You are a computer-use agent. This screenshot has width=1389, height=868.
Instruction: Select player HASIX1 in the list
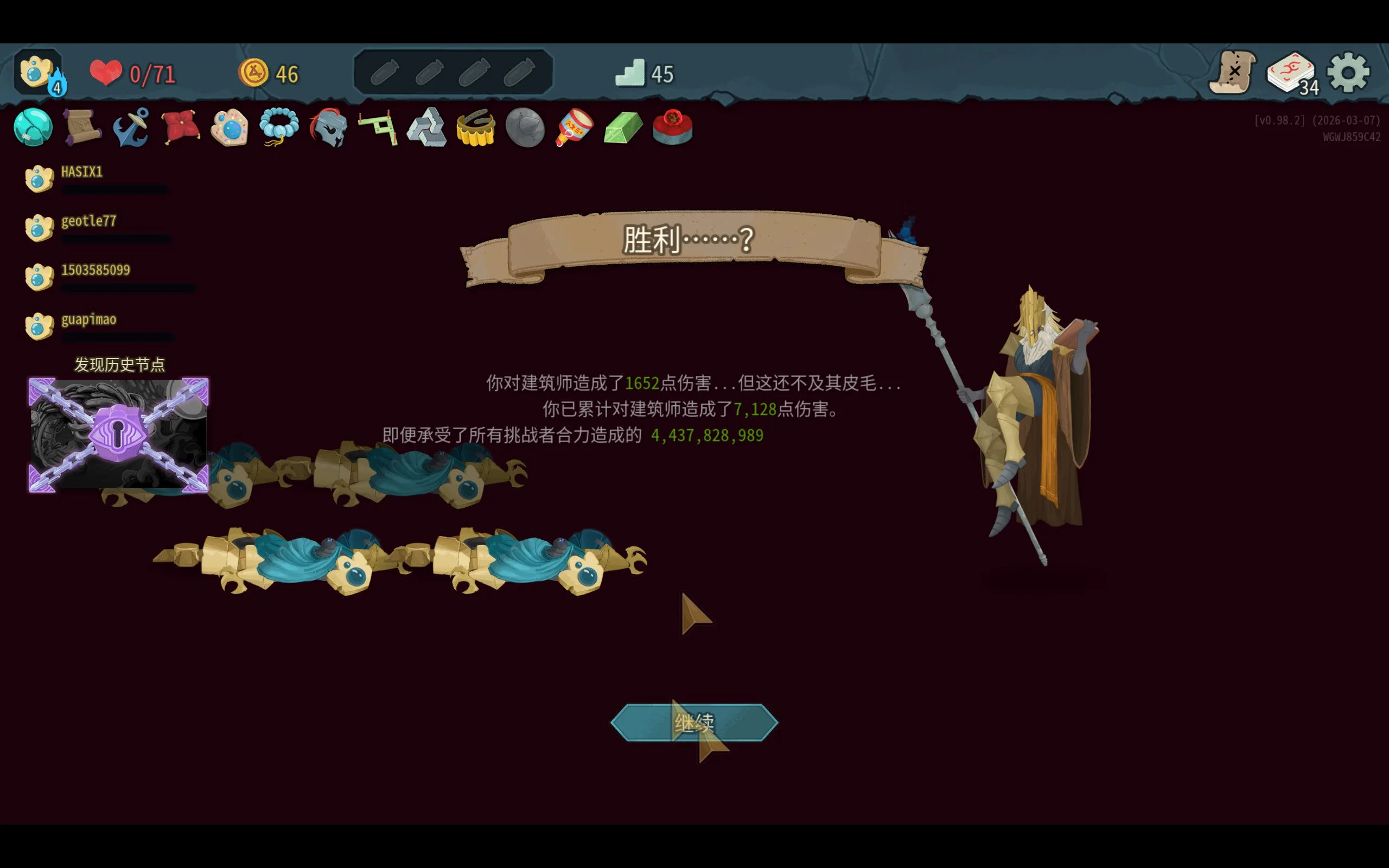coord(81,172)
